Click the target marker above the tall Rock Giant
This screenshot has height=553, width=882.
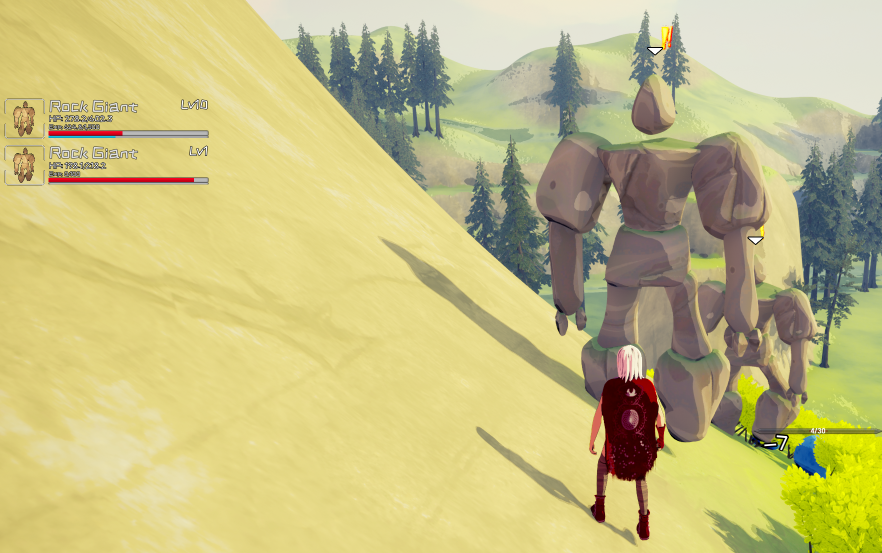click(655, 50)
